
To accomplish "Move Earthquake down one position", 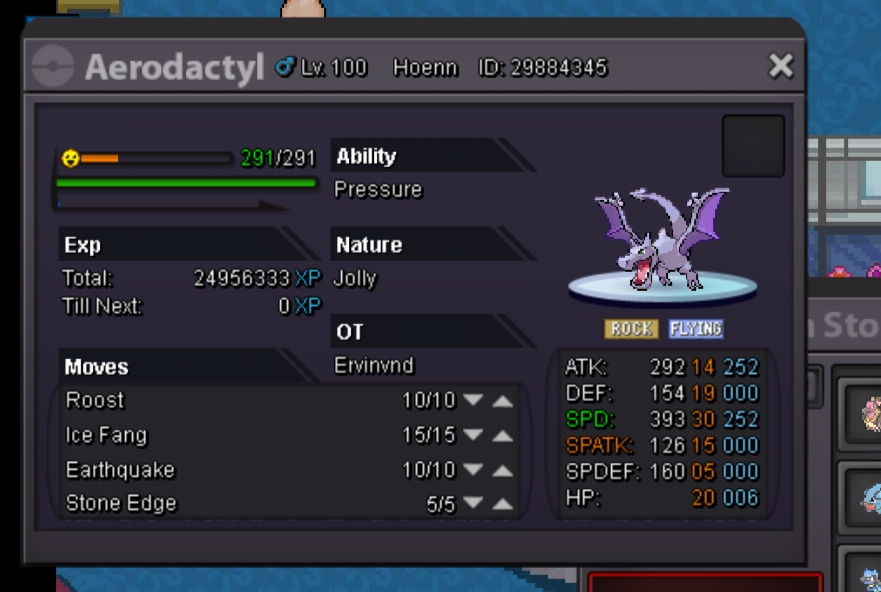I will point(473,471).
